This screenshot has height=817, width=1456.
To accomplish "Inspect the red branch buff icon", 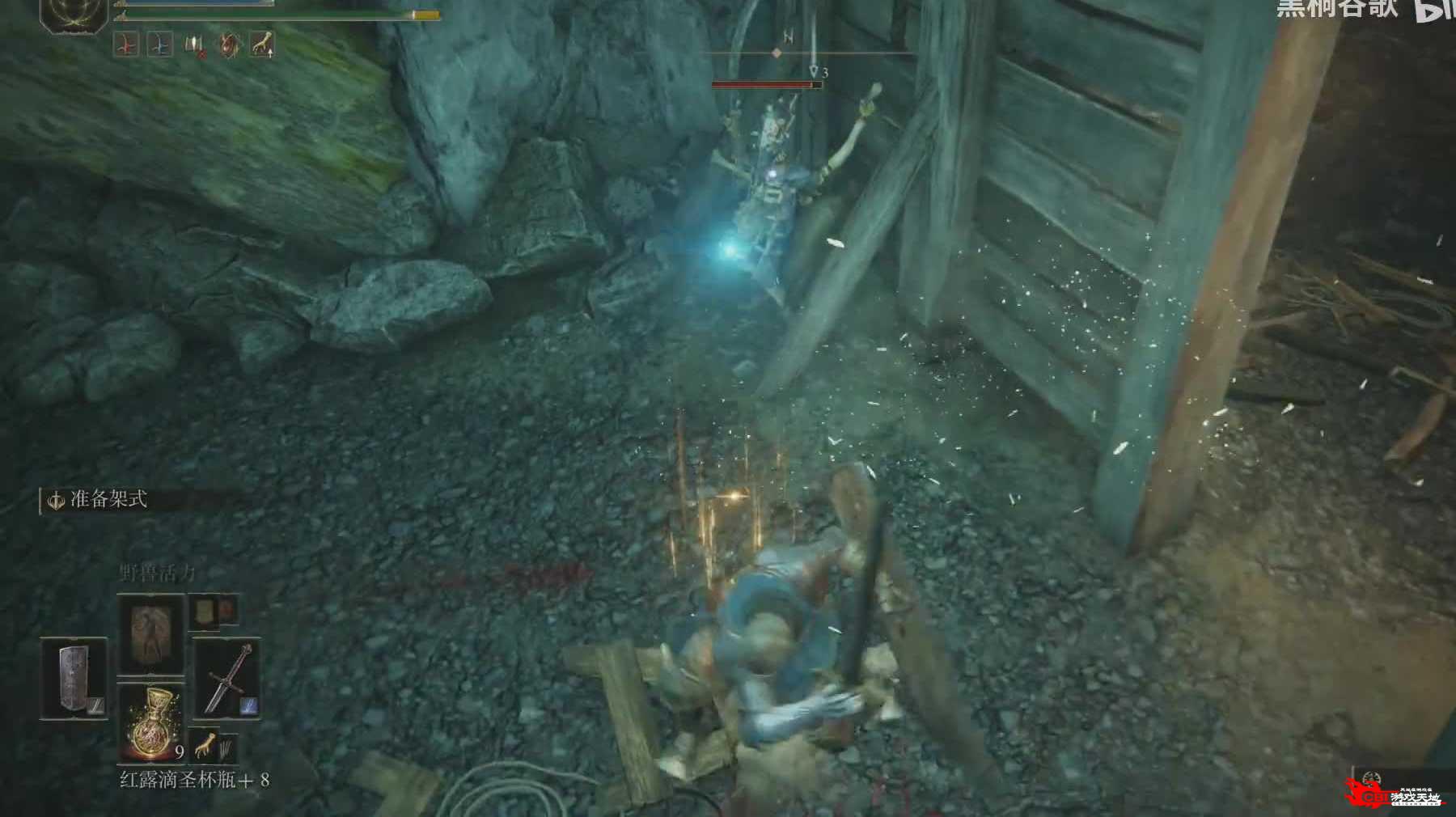I will click(x=126, y=45).
